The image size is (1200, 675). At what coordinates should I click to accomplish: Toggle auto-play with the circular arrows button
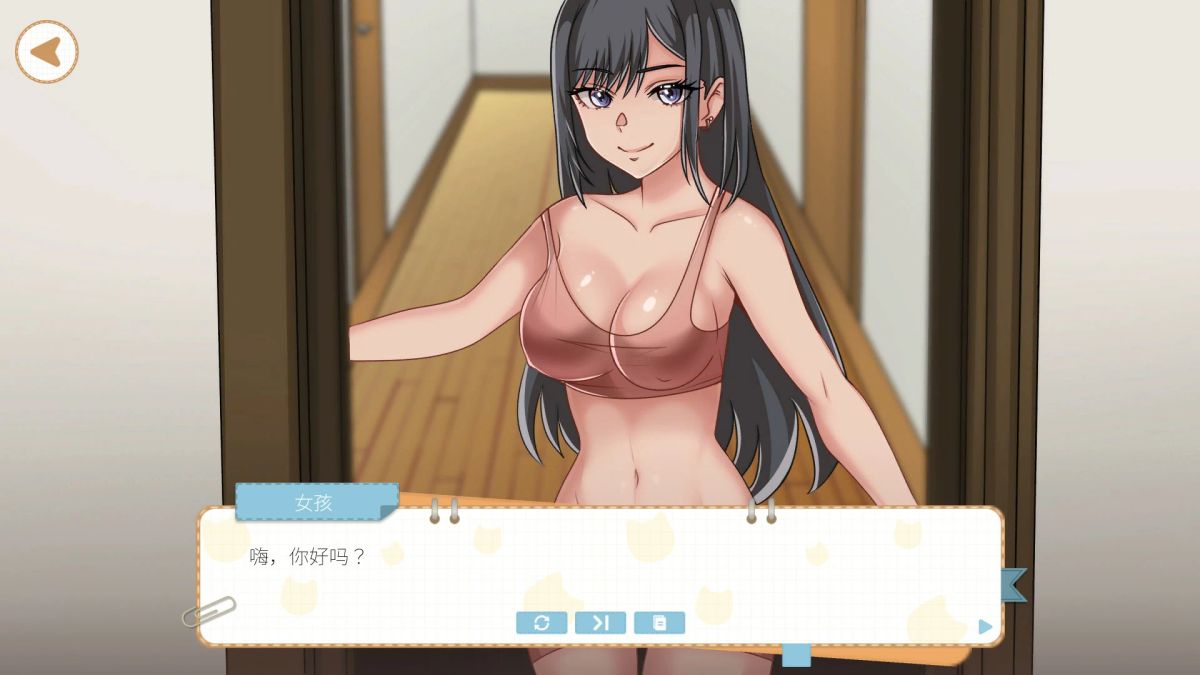point(541,623)
